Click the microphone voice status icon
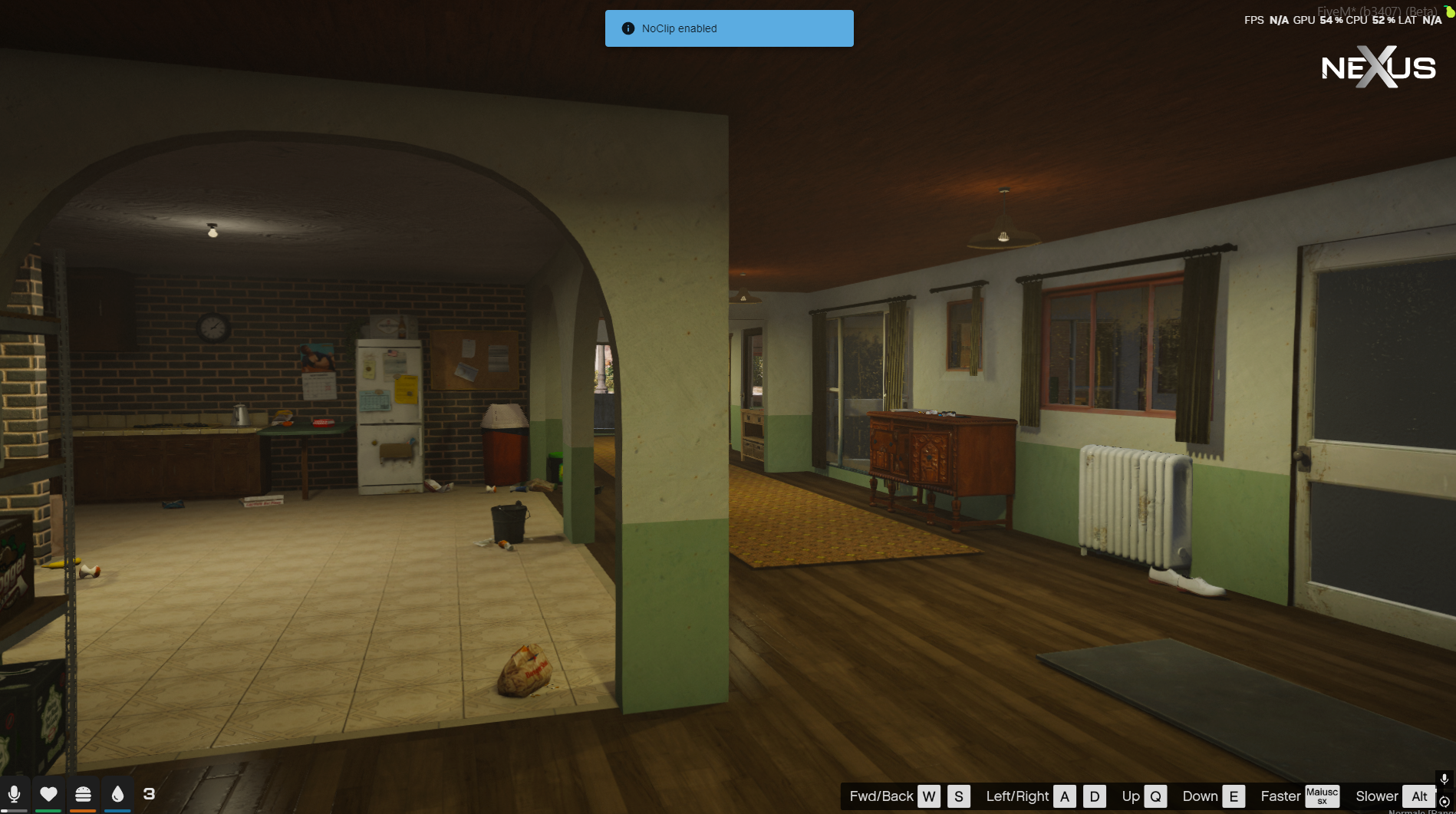Screen dimensions: 1456x814 click(14, 794)
